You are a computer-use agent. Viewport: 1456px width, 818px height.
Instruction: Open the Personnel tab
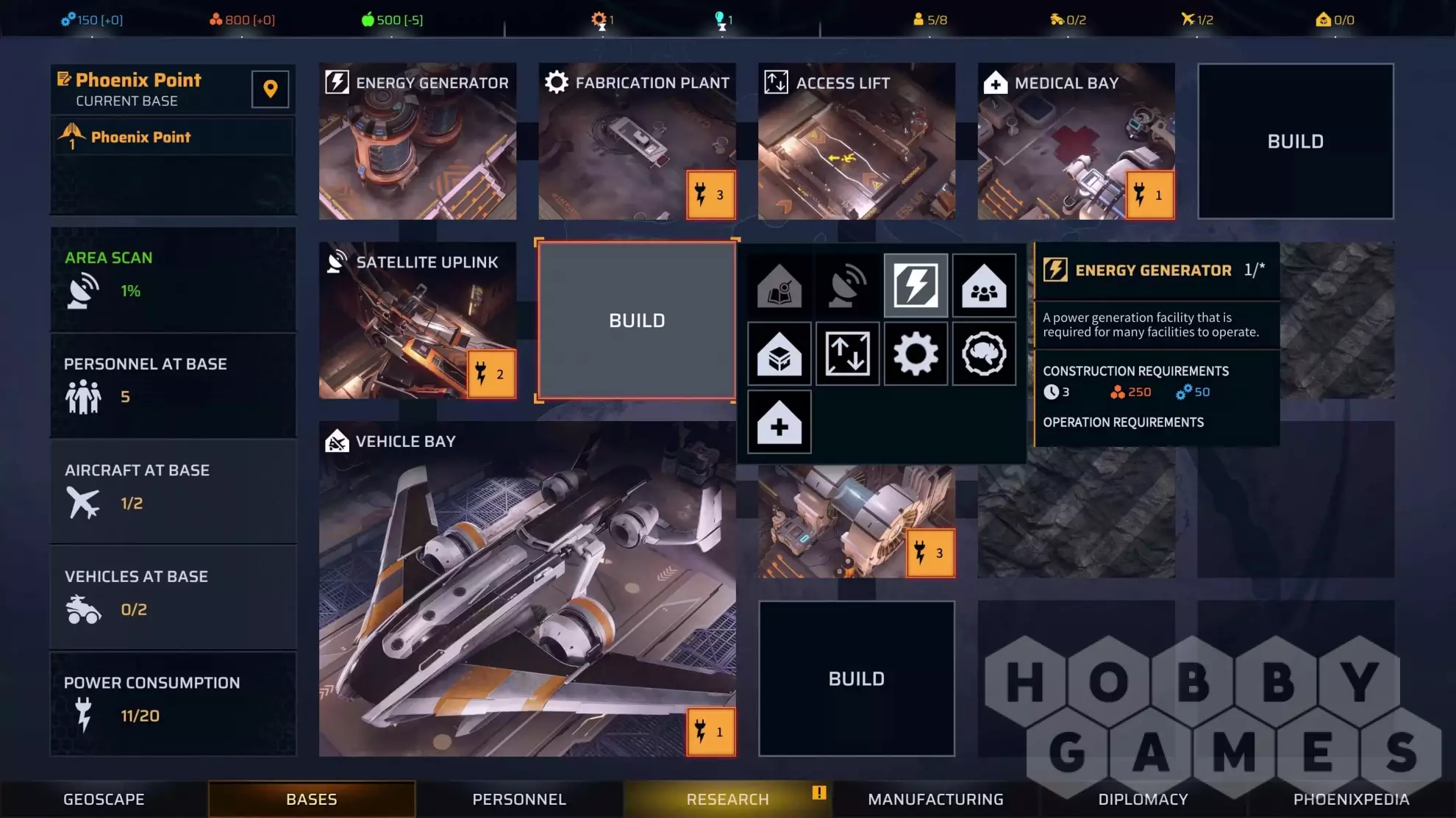(x=519, y=799)
